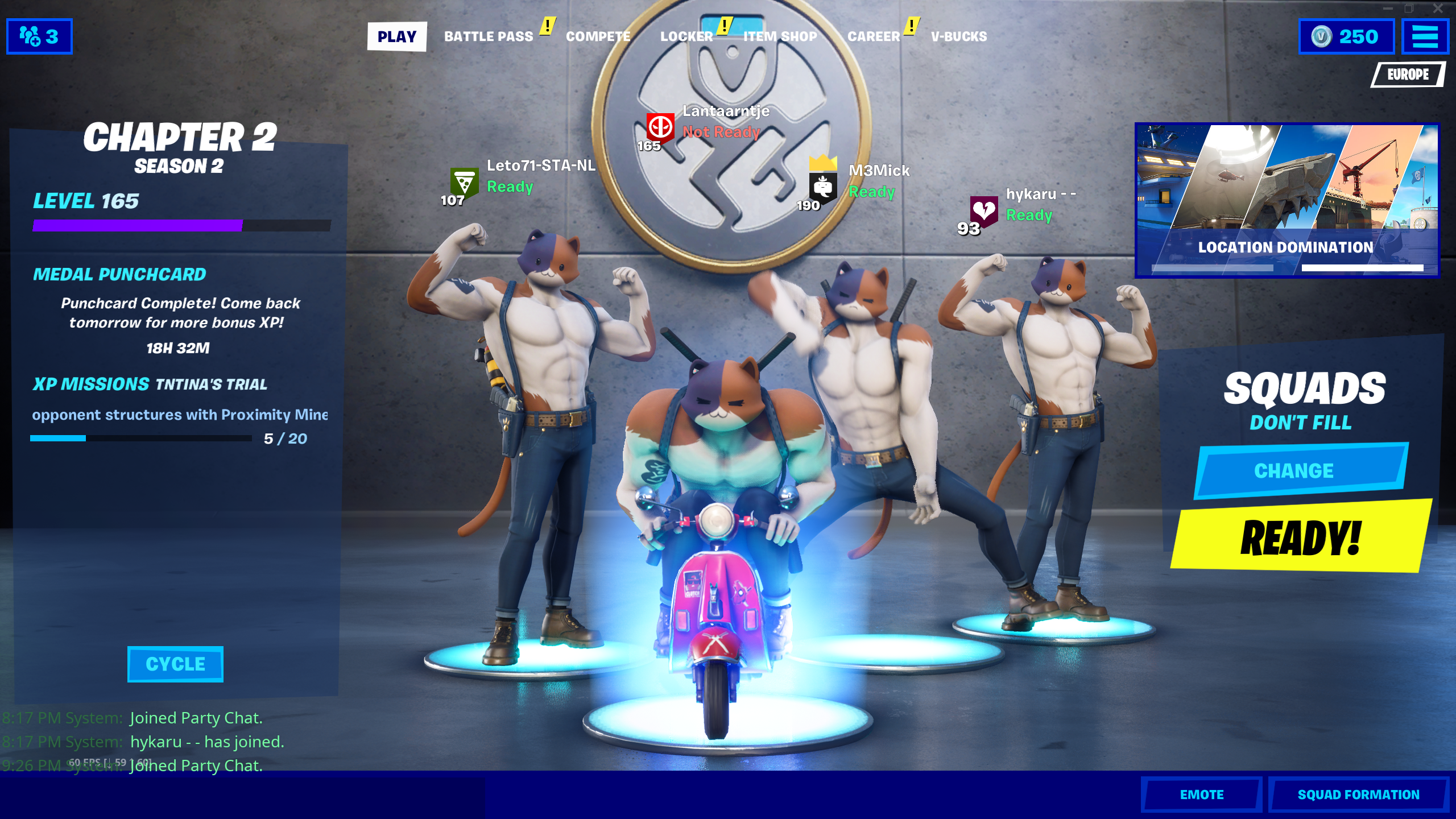1456x819 pixels.
Task: Close the game window
Action: coord(1438,8)
